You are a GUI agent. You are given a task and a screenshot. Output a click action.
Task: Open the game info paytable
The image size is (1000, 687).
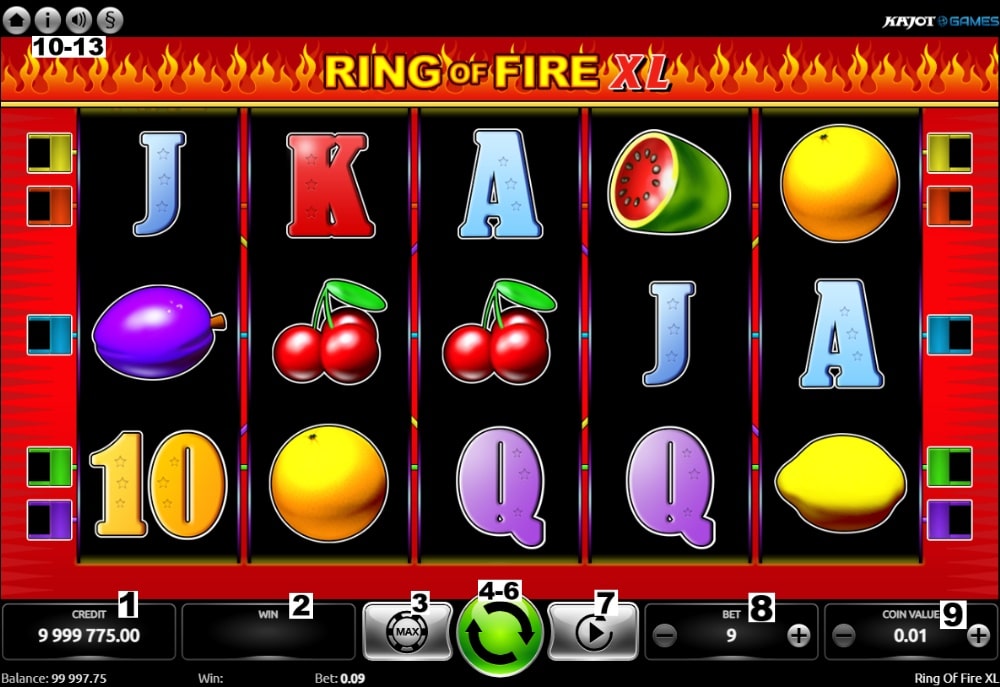[48, 18]
